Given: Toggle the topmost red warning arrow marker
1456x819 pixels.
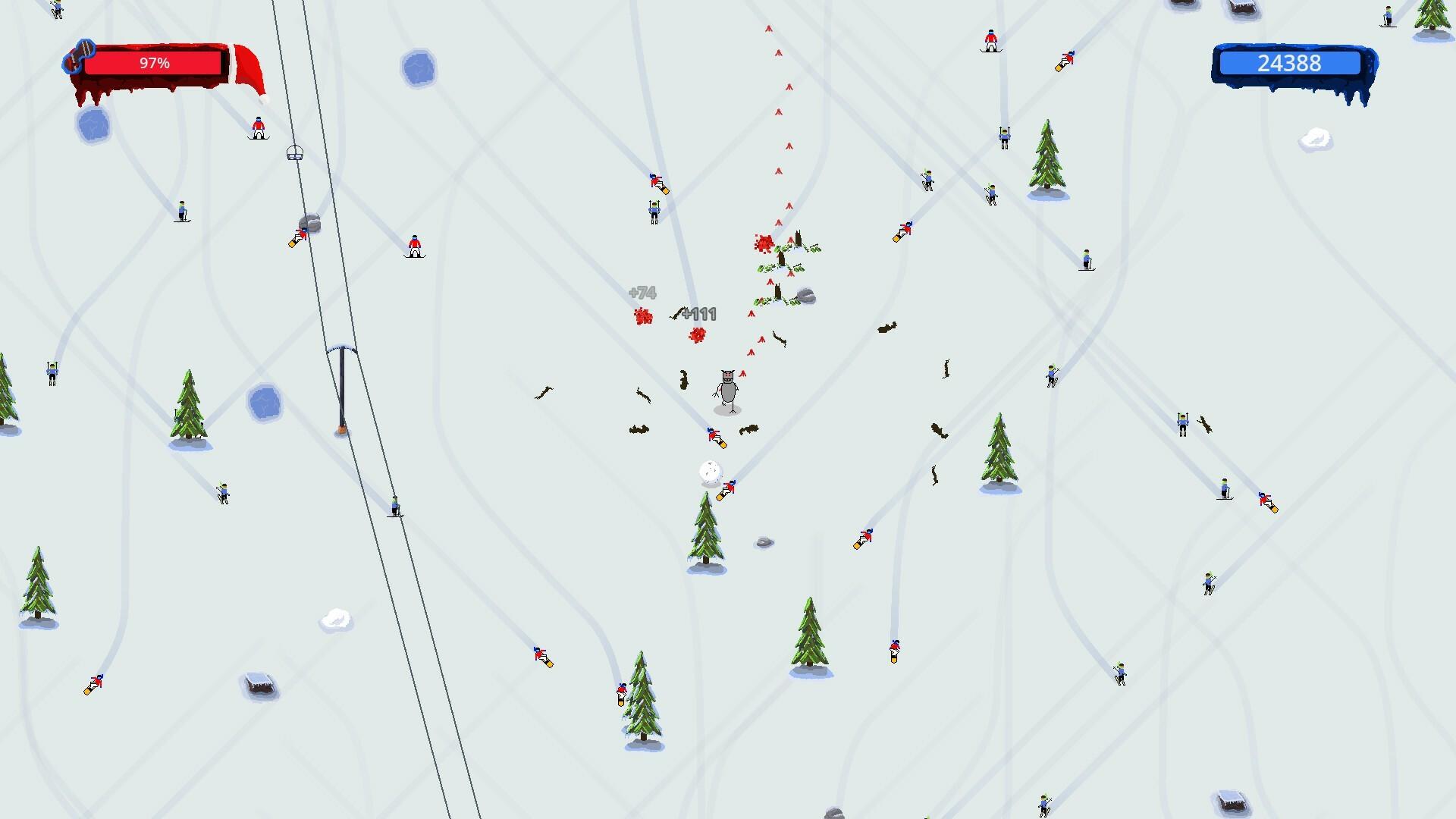Looking at the screenshot, I should (x=768, y=27).
